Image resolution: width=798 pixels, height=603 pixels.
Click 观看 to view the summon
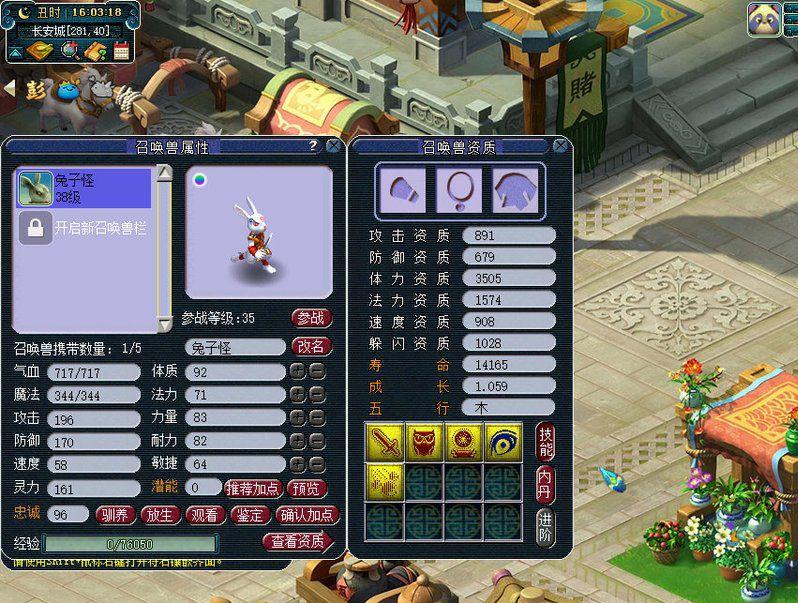(x=205, y=514)
